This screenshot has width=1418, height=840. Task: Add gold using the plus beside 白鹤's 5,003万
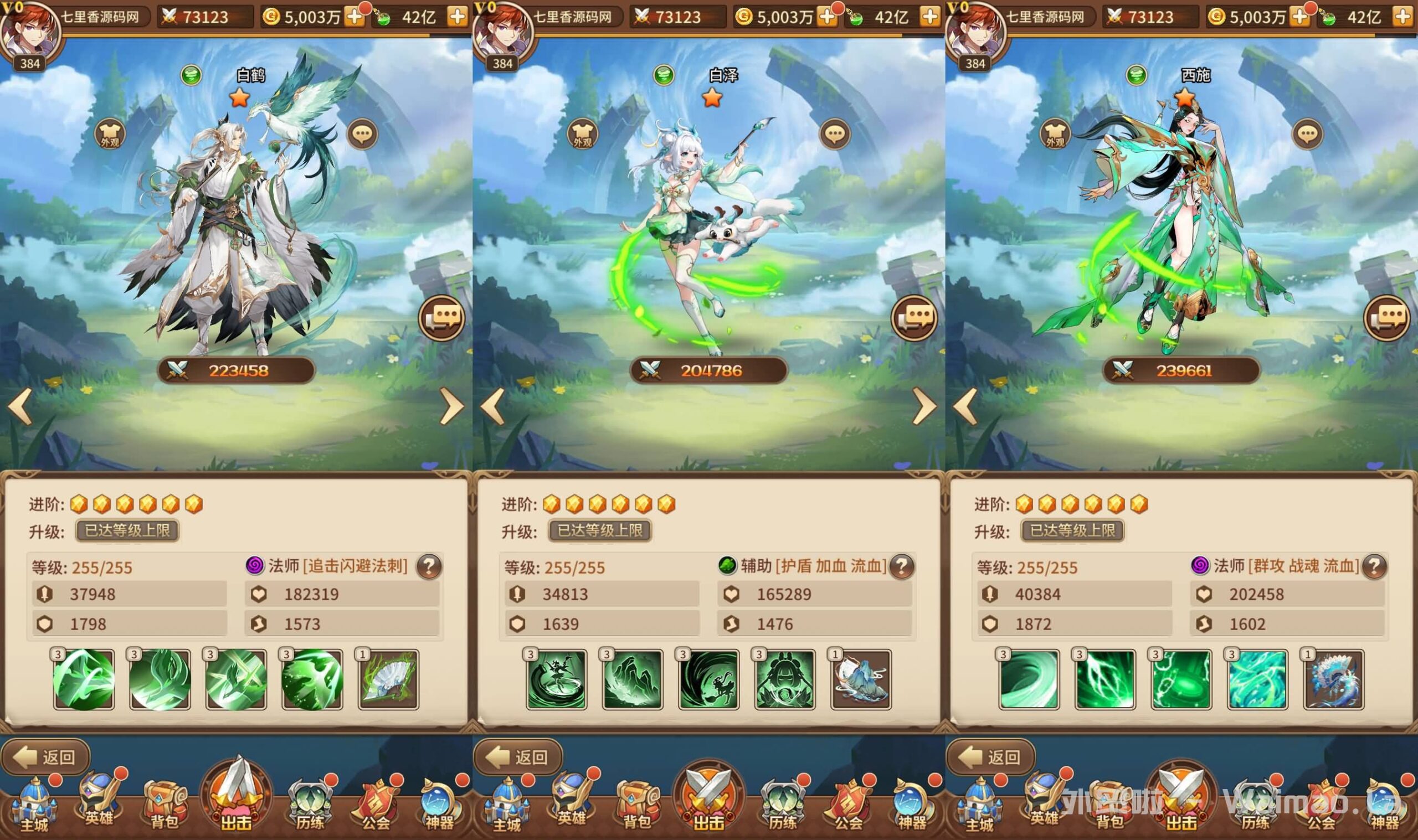[356, 17]
